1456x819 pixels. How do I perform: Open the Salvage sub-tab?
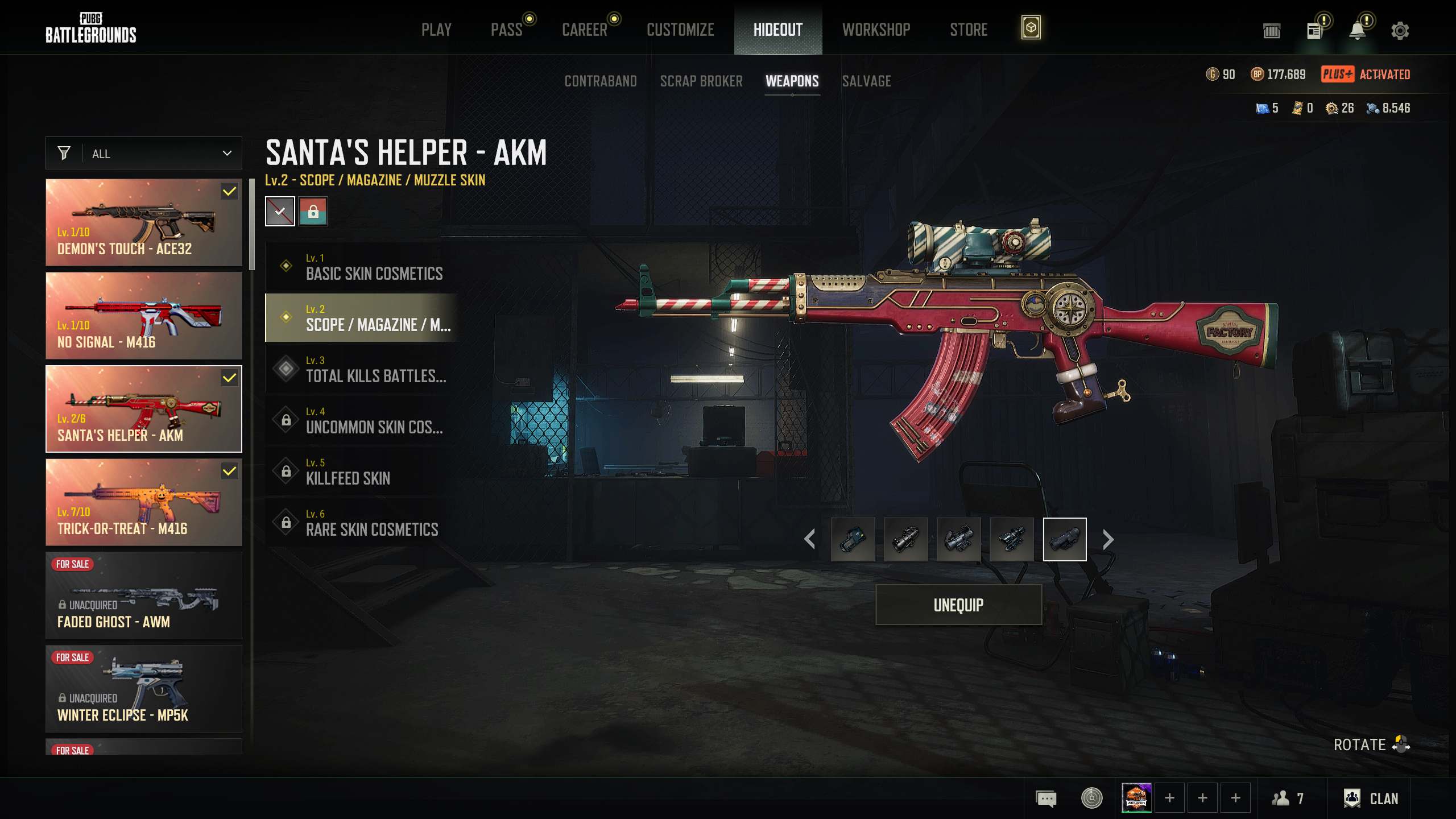866,81
